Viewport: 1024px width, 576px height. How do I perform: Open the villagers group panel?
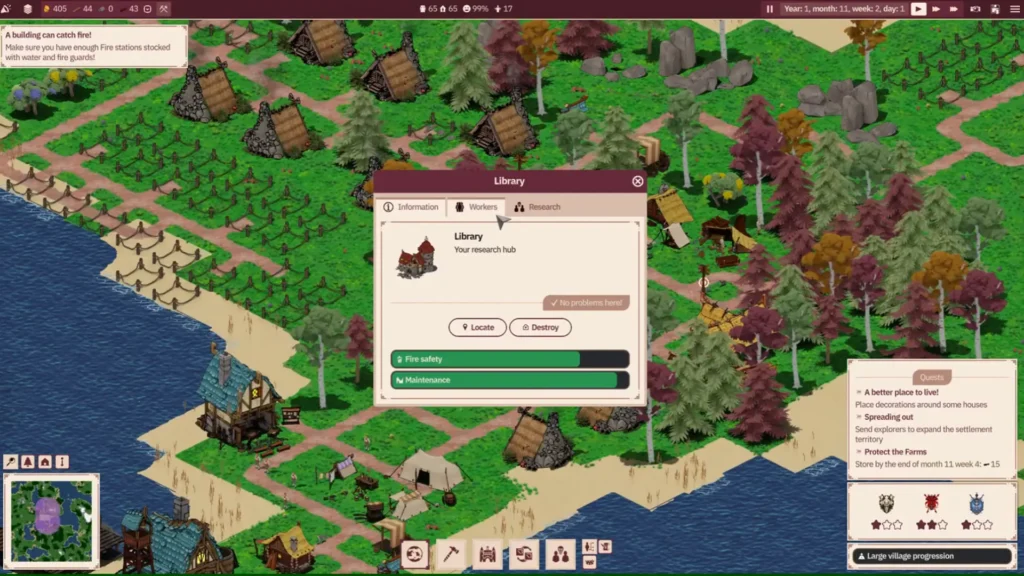coord(560,553)
